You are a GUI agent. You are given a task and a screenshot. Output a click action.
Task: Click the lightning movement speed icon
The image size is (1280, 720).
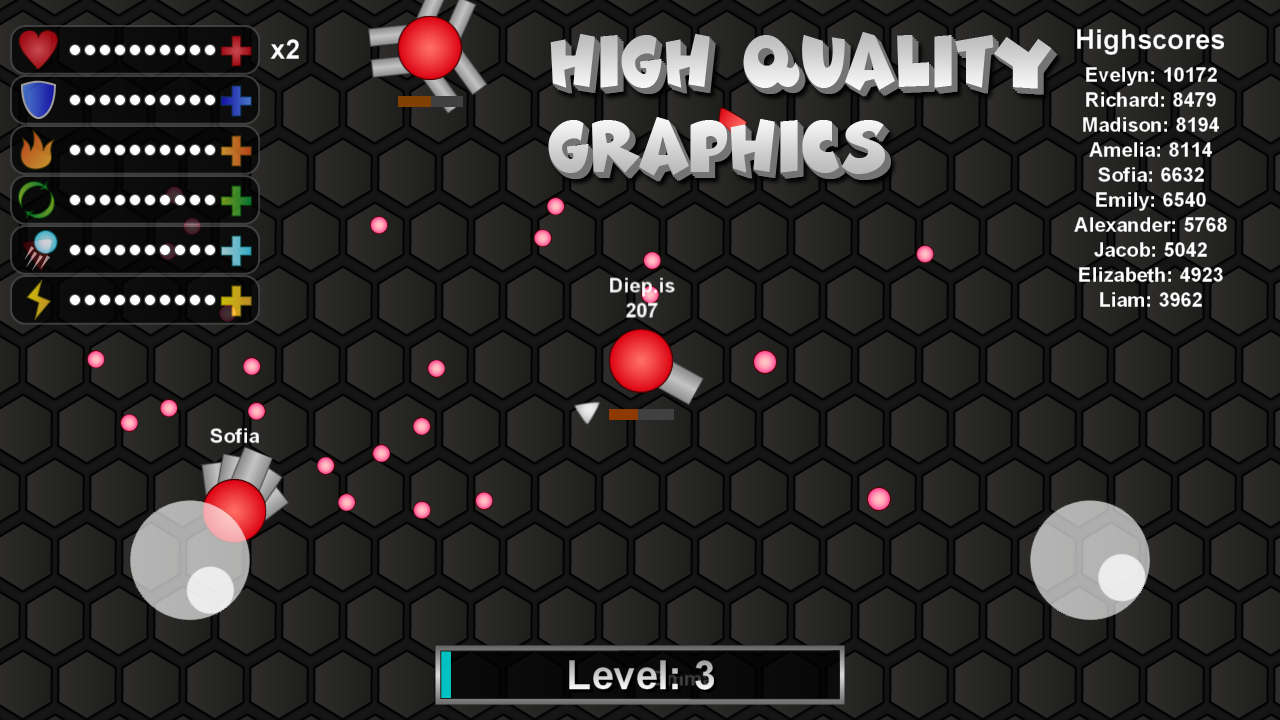tap(37, 300)
